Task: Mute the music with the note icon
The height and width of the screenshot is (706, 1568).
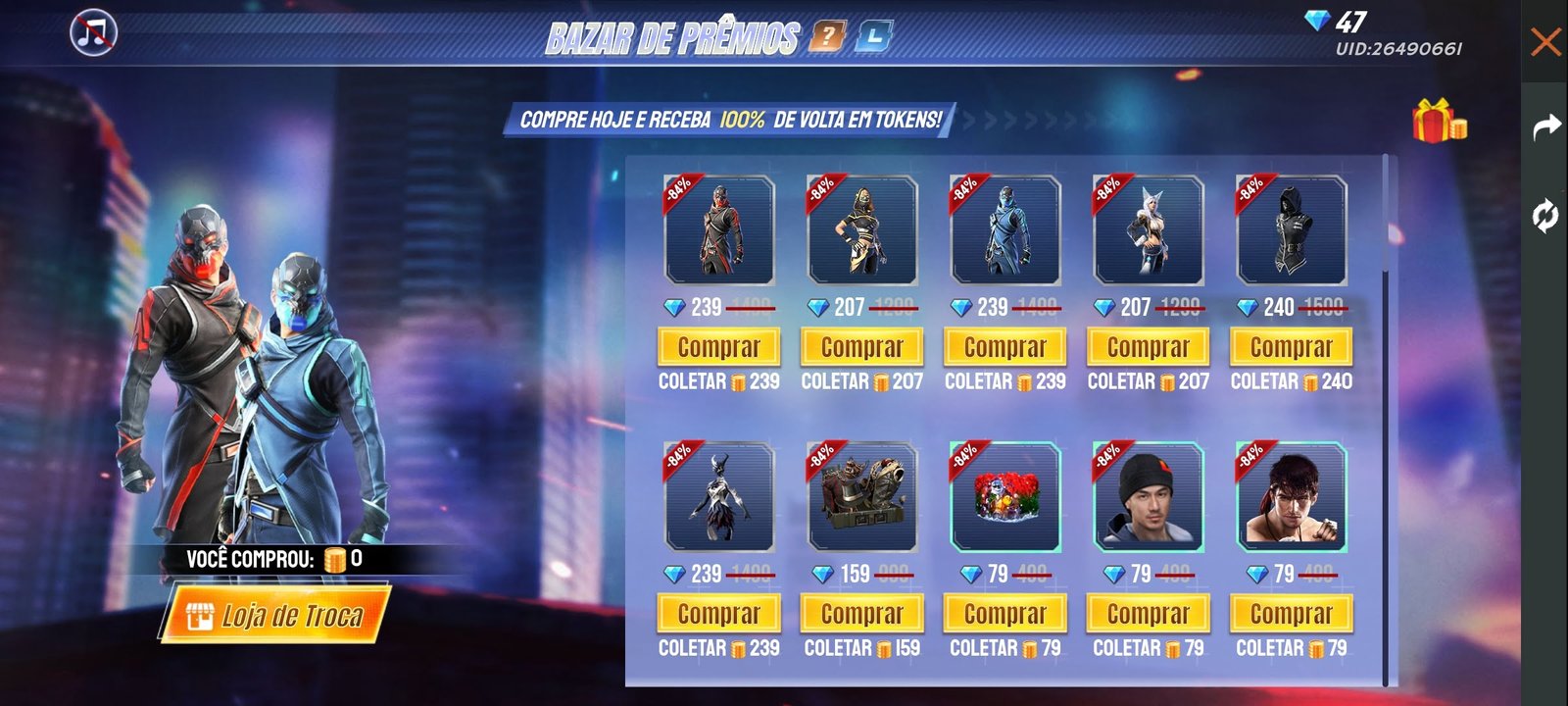Action: (x=94, y=33)
